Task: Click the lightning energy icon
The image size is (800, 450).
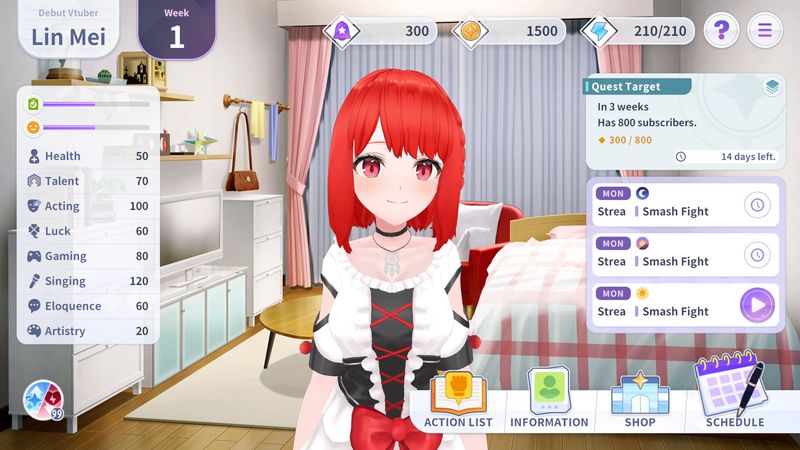Action: pyautogui.click(x=600, y=31)
